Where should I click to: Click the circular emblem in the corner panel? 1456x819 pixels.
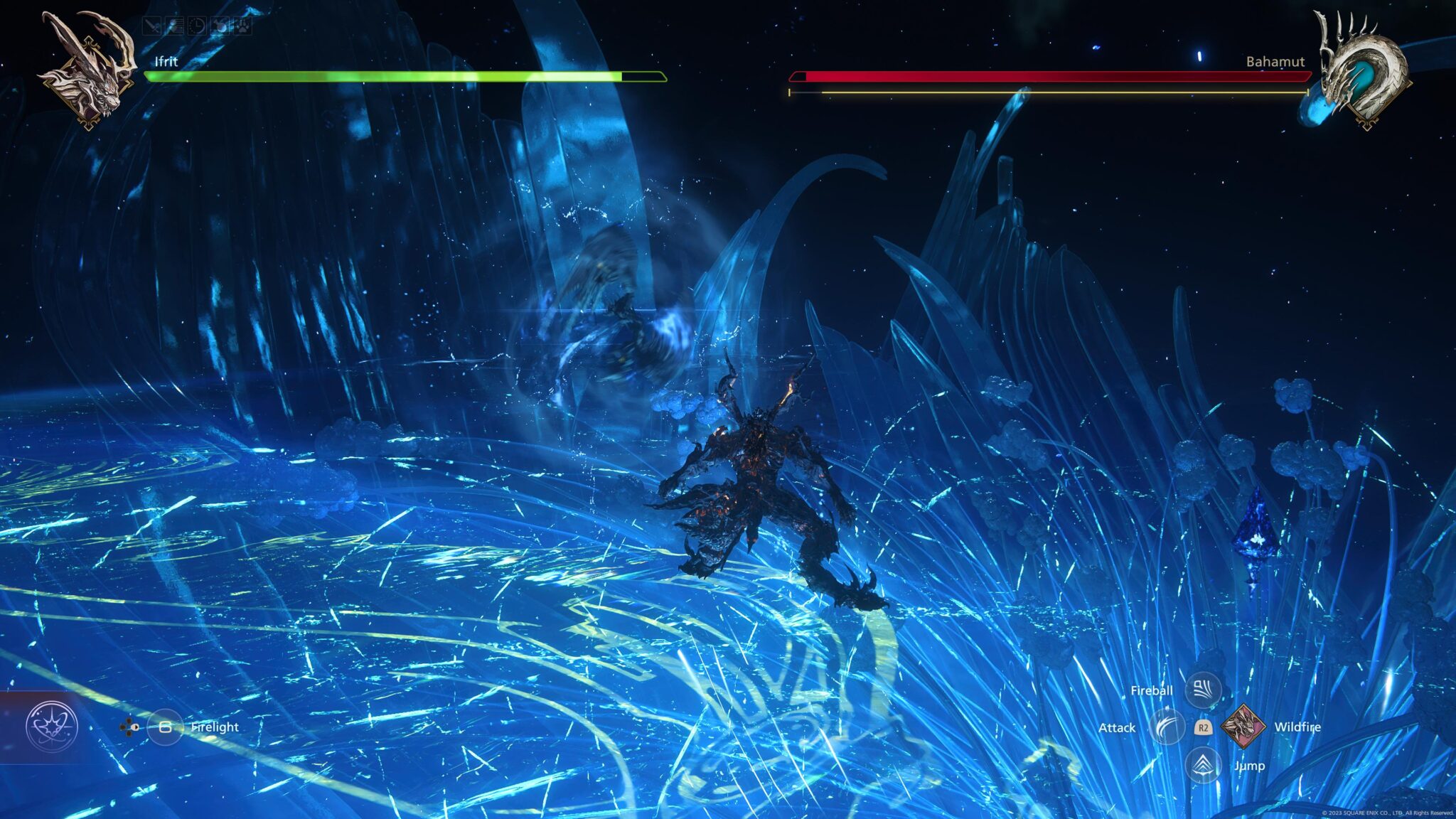51,727
